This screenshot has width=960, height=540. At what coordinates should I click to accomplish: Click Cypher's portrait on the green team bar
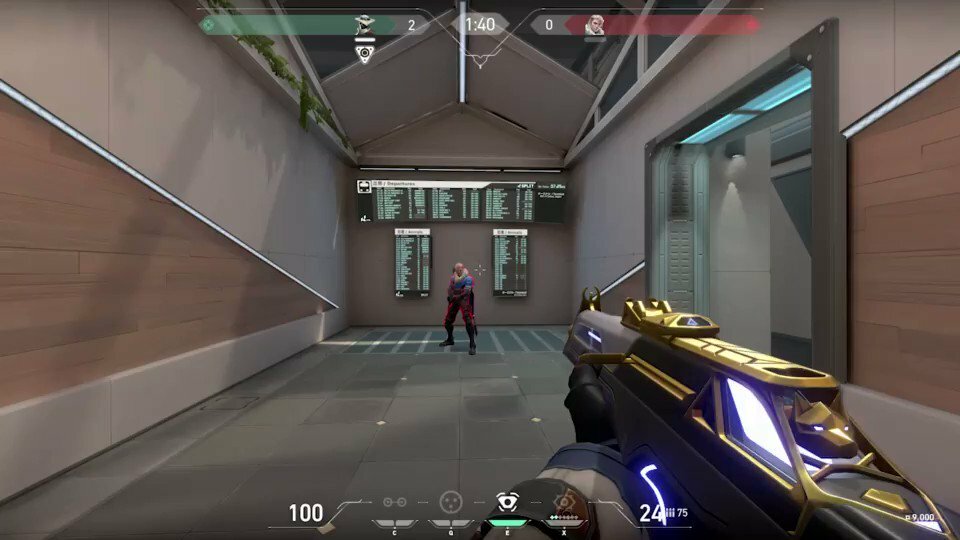click(x=365, y=25)
